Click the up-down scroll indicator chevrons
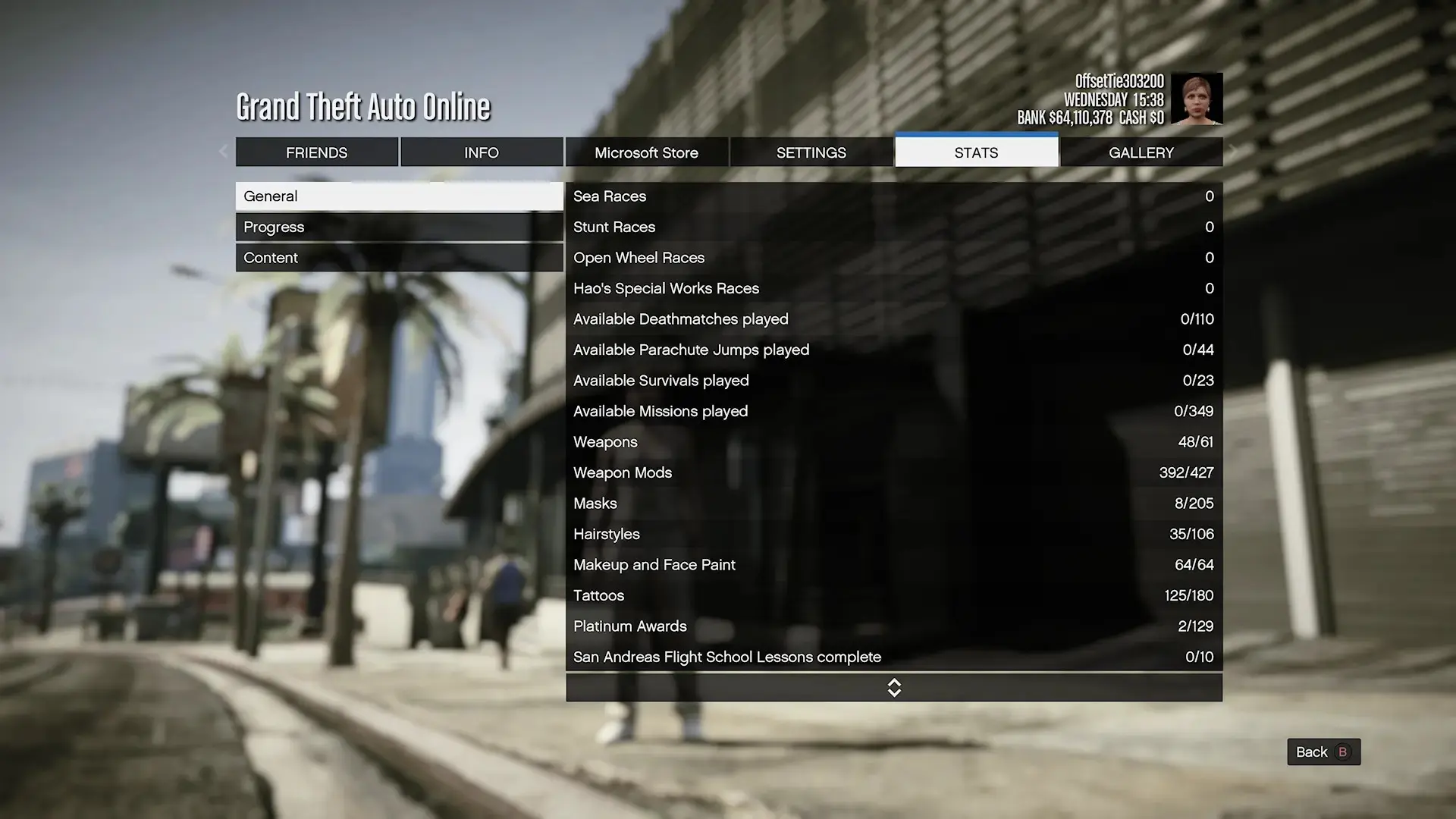Viewport: 1456px width, 819px height. tap(893, 687)
